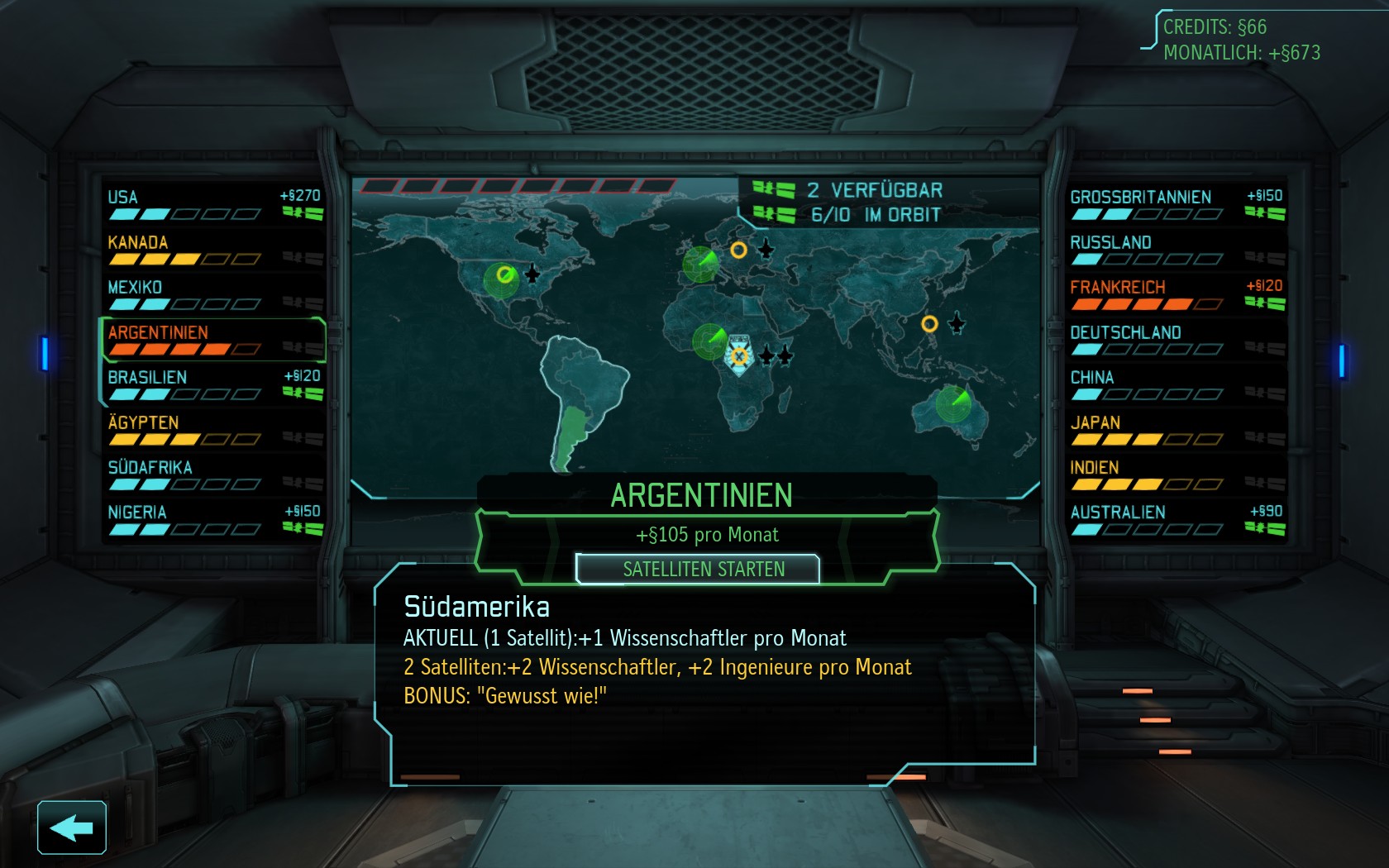Pick Australien in the country list
Screen dimensions: 1389x868
(x=1176, y=520)
